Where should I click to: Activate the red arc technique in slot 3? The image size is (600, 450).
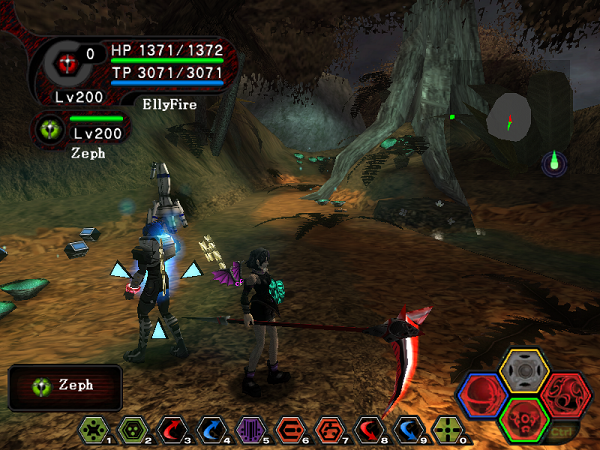pyautogui.click(x=172, y=429)
